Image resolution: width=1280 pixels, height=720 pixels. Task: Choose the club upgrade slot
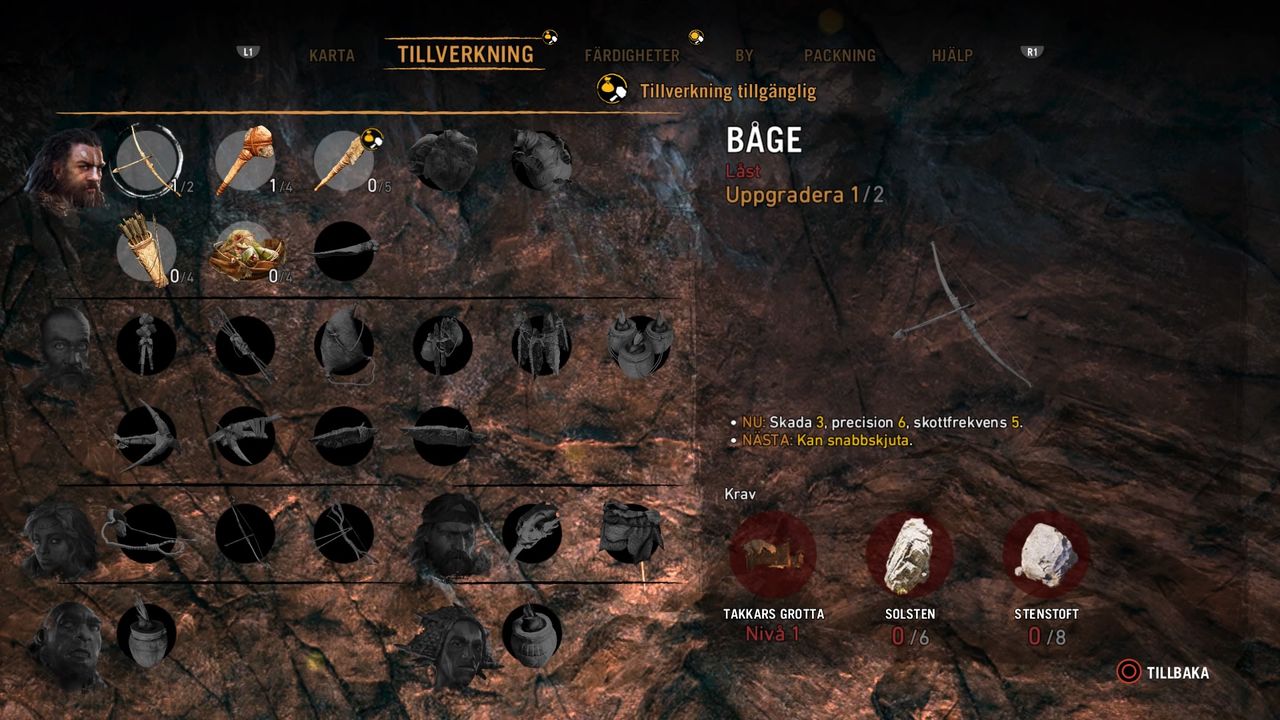tap(246, 160)
